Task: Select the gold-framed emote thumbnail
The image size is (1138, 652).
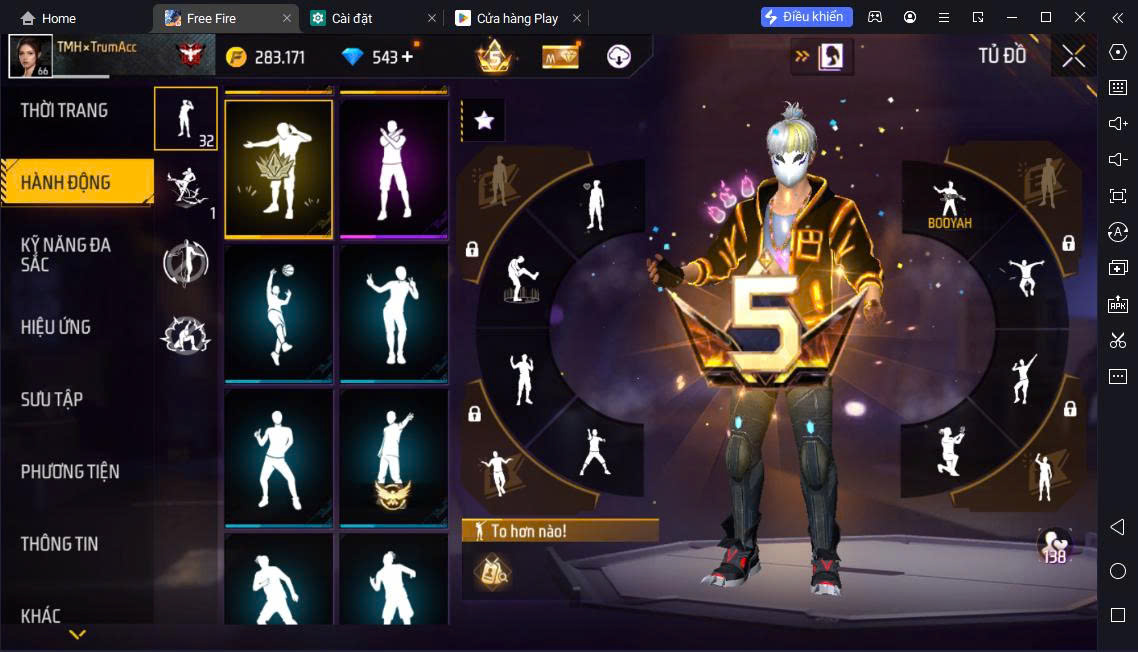Action: 279,169
